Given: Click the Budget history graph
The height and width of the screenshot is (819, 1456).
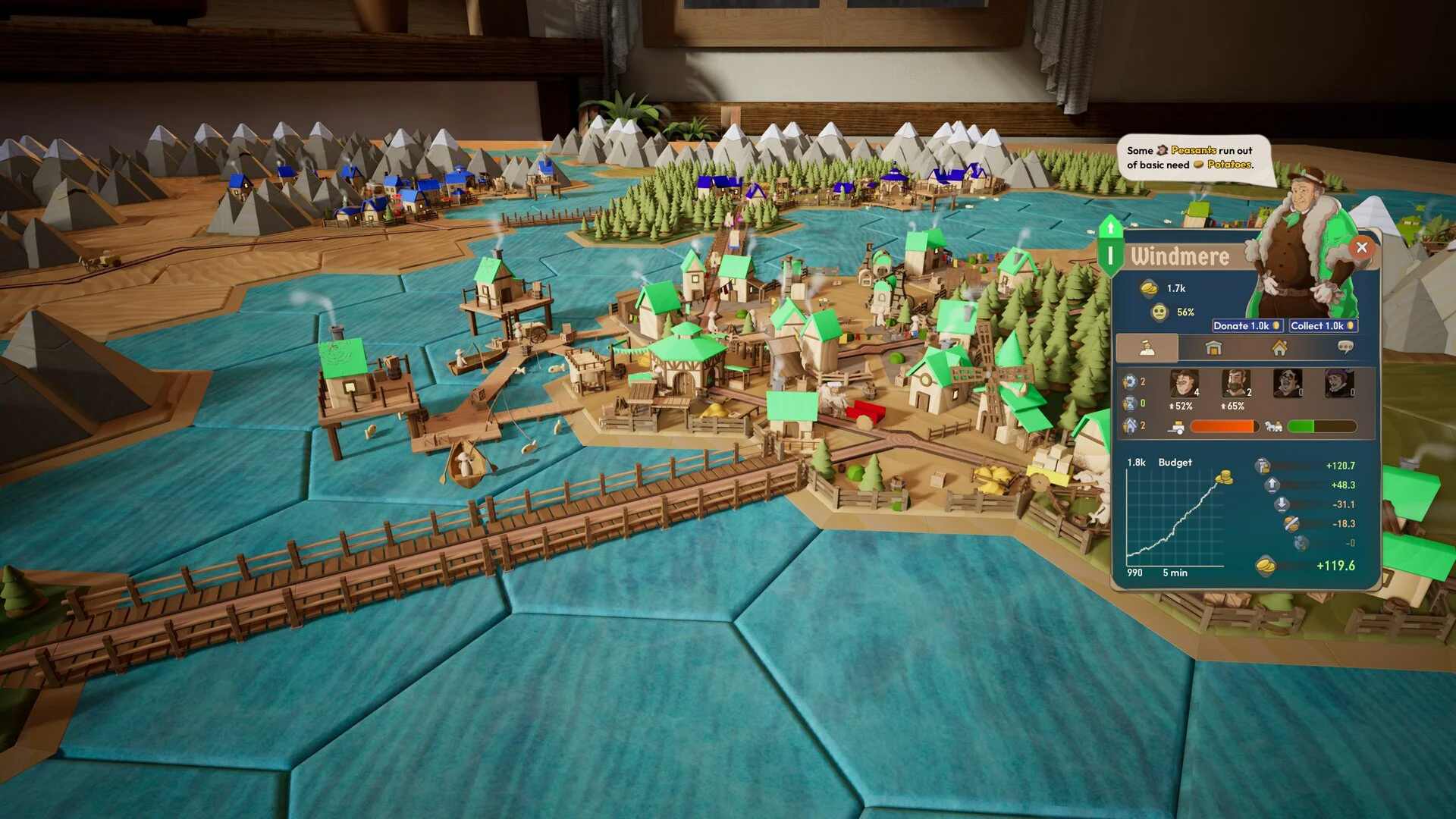Looking at the screenshot, I should pos(1175,519).
